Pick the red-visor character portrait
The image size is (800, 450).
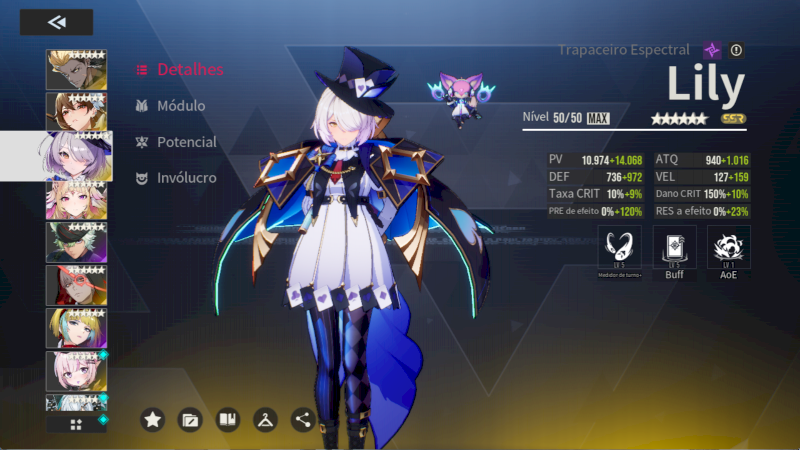click(77, 285)
